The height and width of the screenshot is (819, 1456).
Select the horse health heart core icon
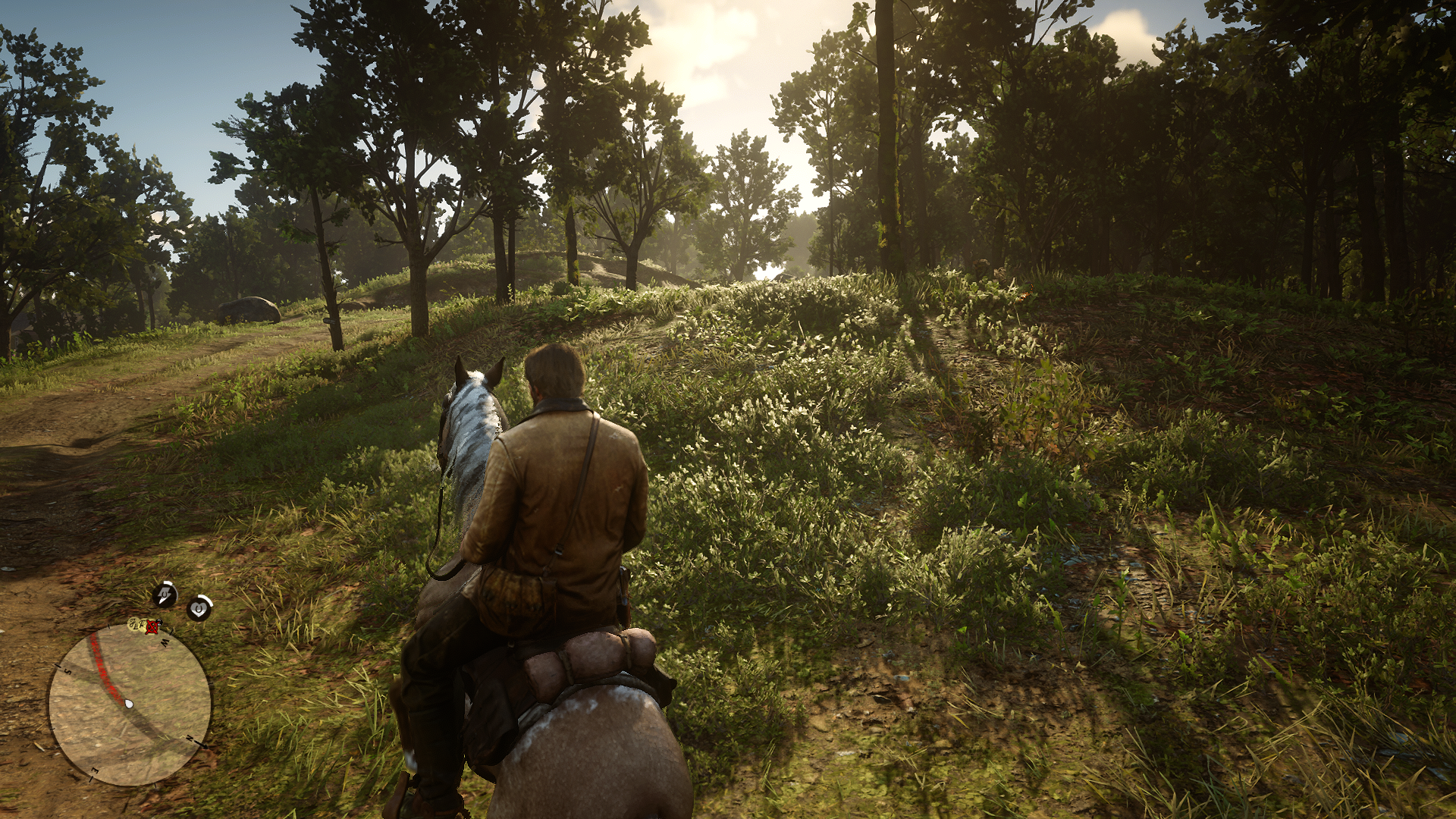click(x=198, y=607)
